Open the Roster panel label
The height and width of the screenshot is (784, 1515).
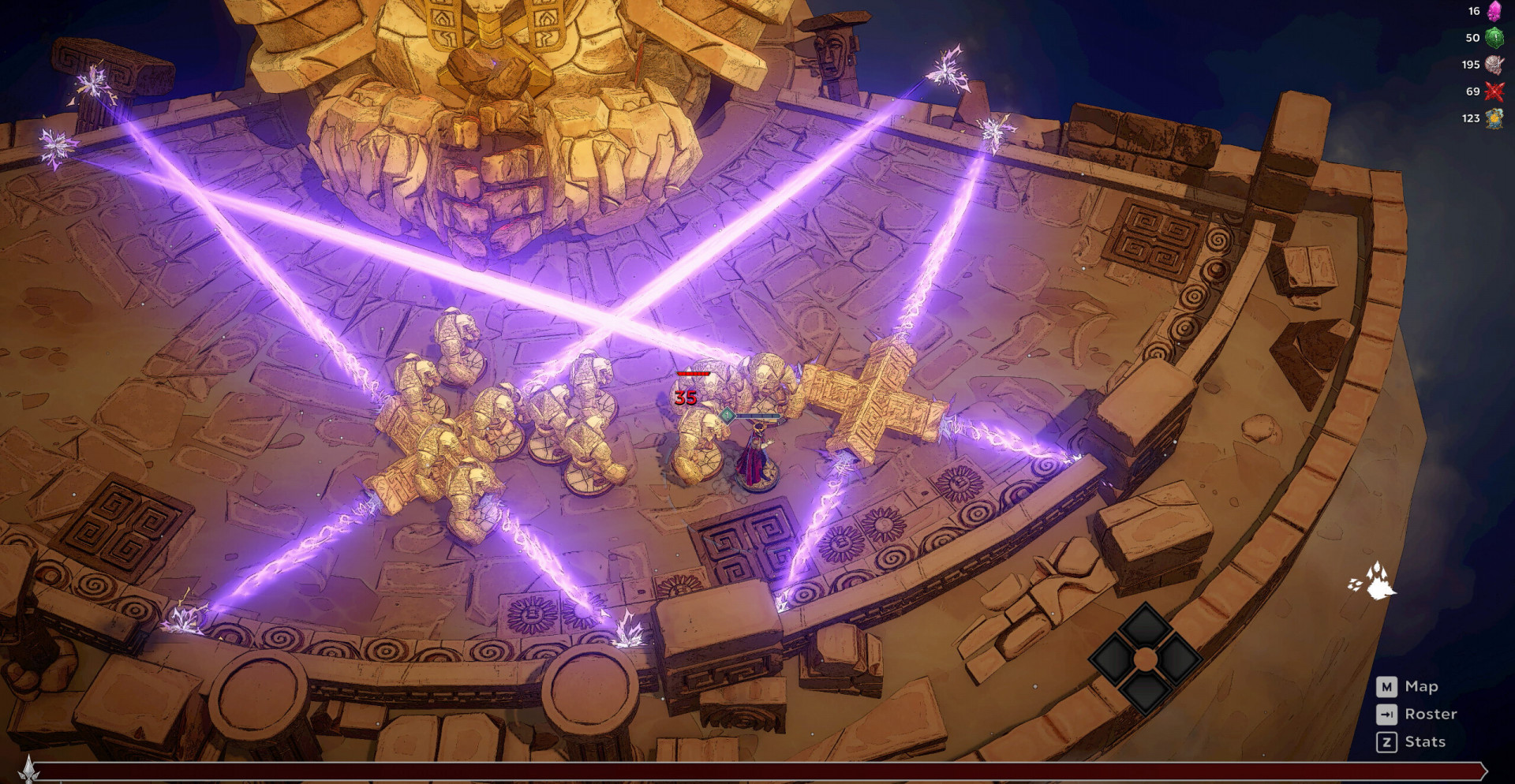[x=1431, y=714]
